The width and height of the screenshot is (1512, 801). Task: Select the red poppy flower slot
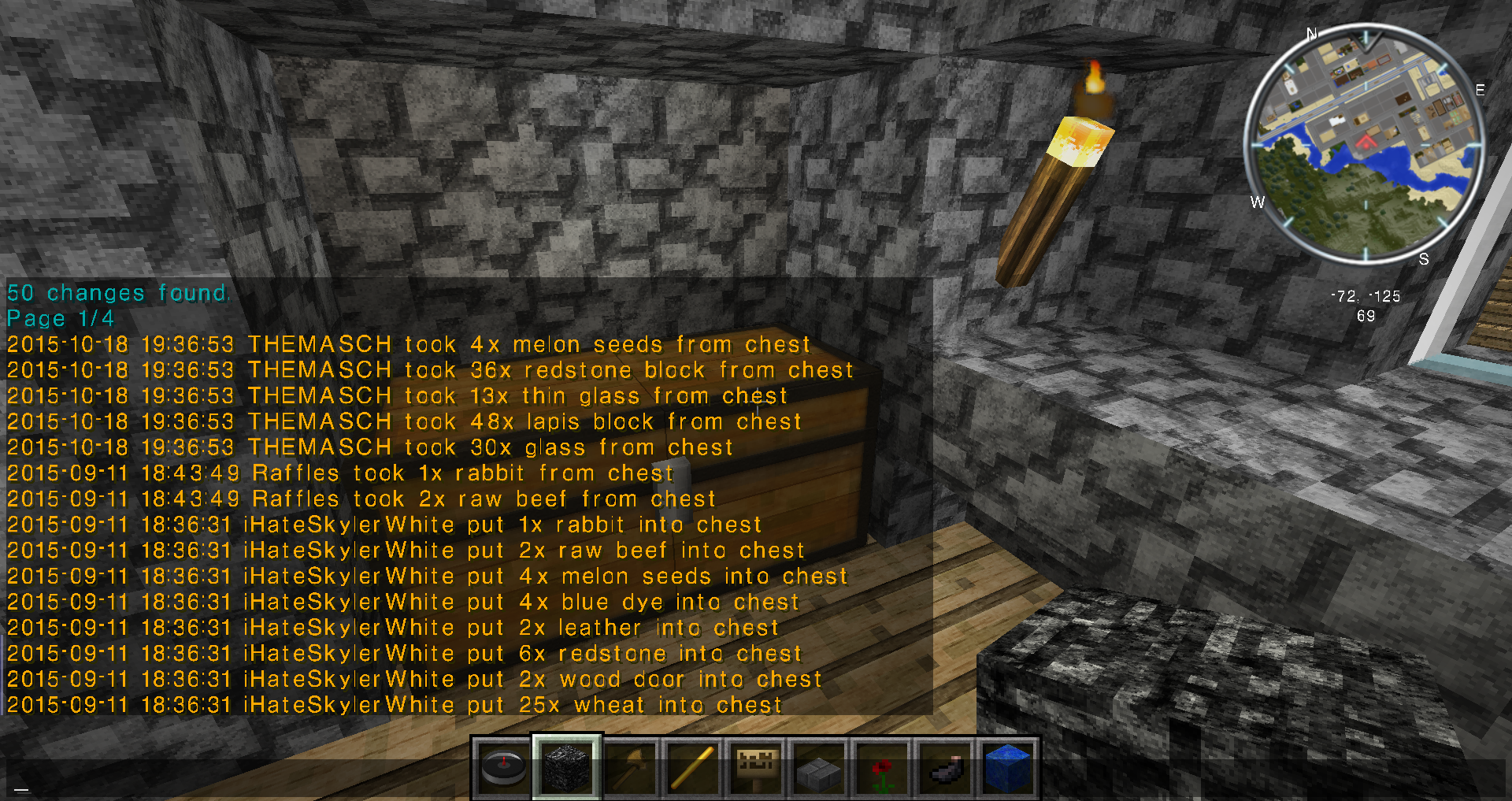coord(882,768)
